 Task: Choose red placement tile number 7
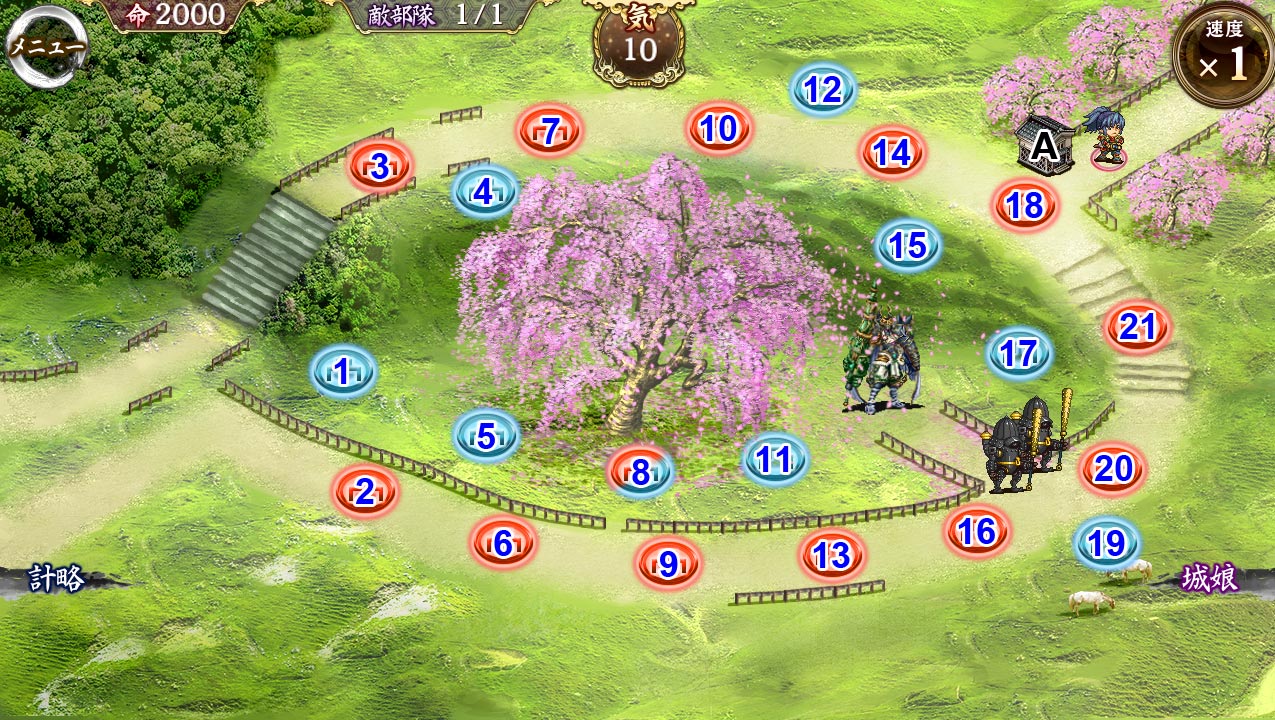tap(549, 131)
